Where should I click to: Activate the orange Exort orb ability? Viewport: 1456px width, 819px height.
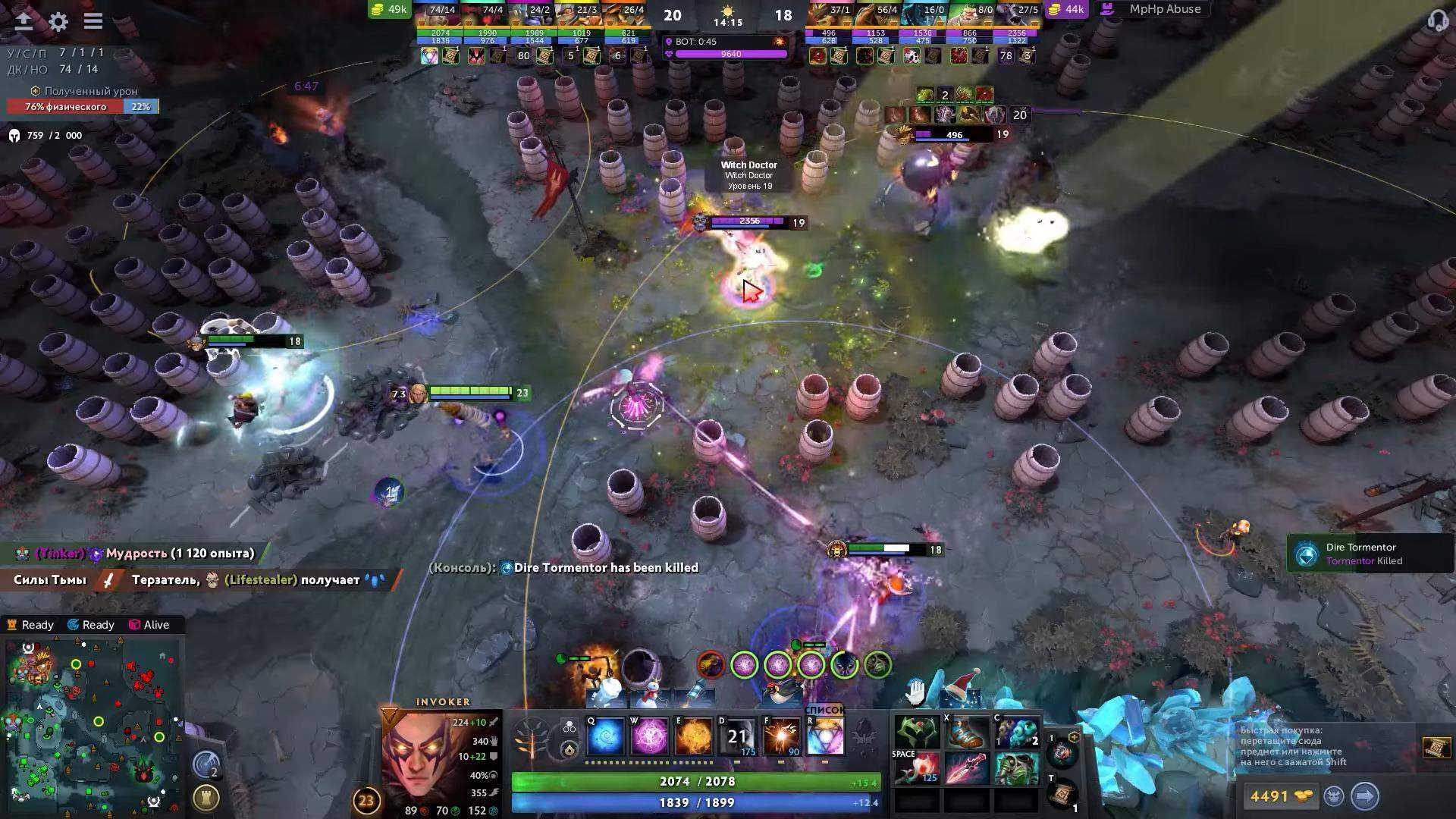(x=693, y=736)
